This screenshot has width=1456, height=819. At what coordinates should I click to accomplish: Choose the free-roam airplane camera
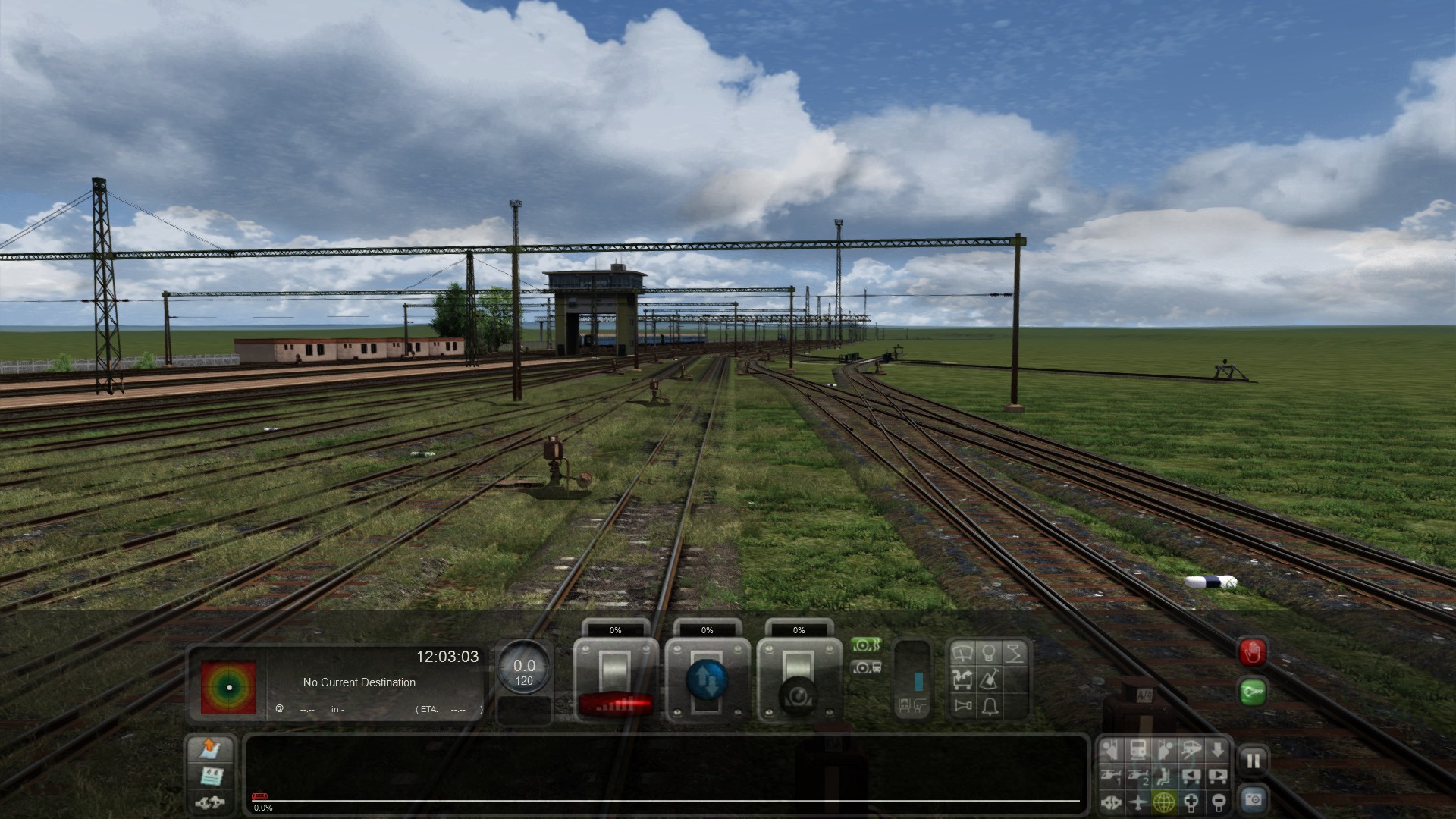point(1137,802)
